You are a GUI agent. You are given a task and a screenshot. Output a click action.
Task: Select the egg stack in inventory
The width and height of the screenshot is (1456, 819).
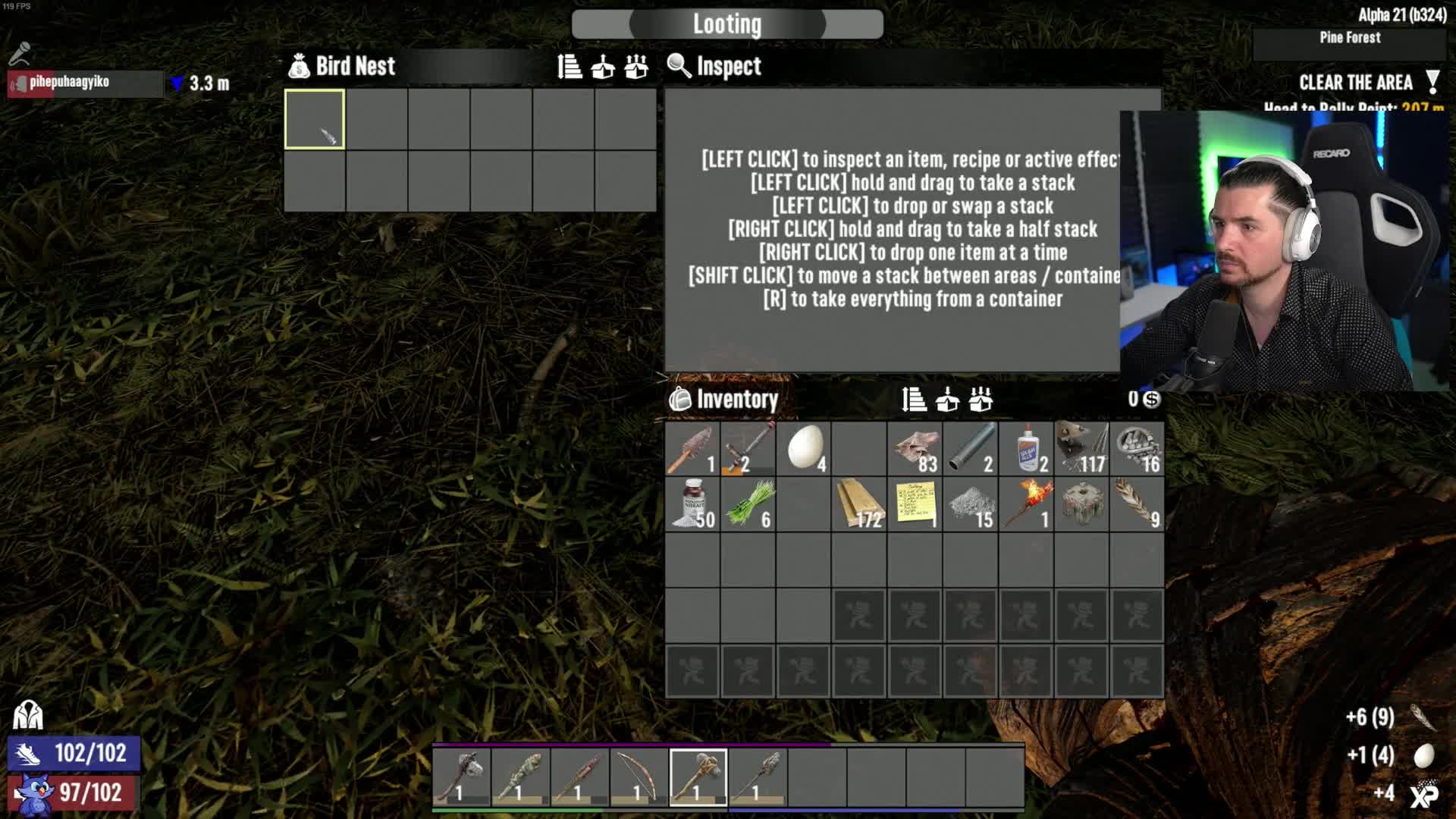804,448
